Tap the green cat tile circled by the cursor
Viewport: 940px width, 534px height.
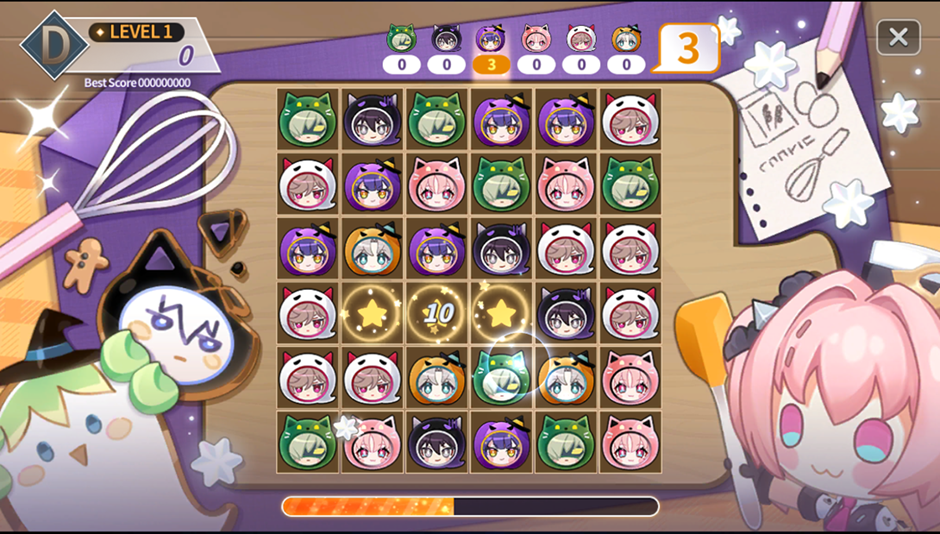[501, 378]
